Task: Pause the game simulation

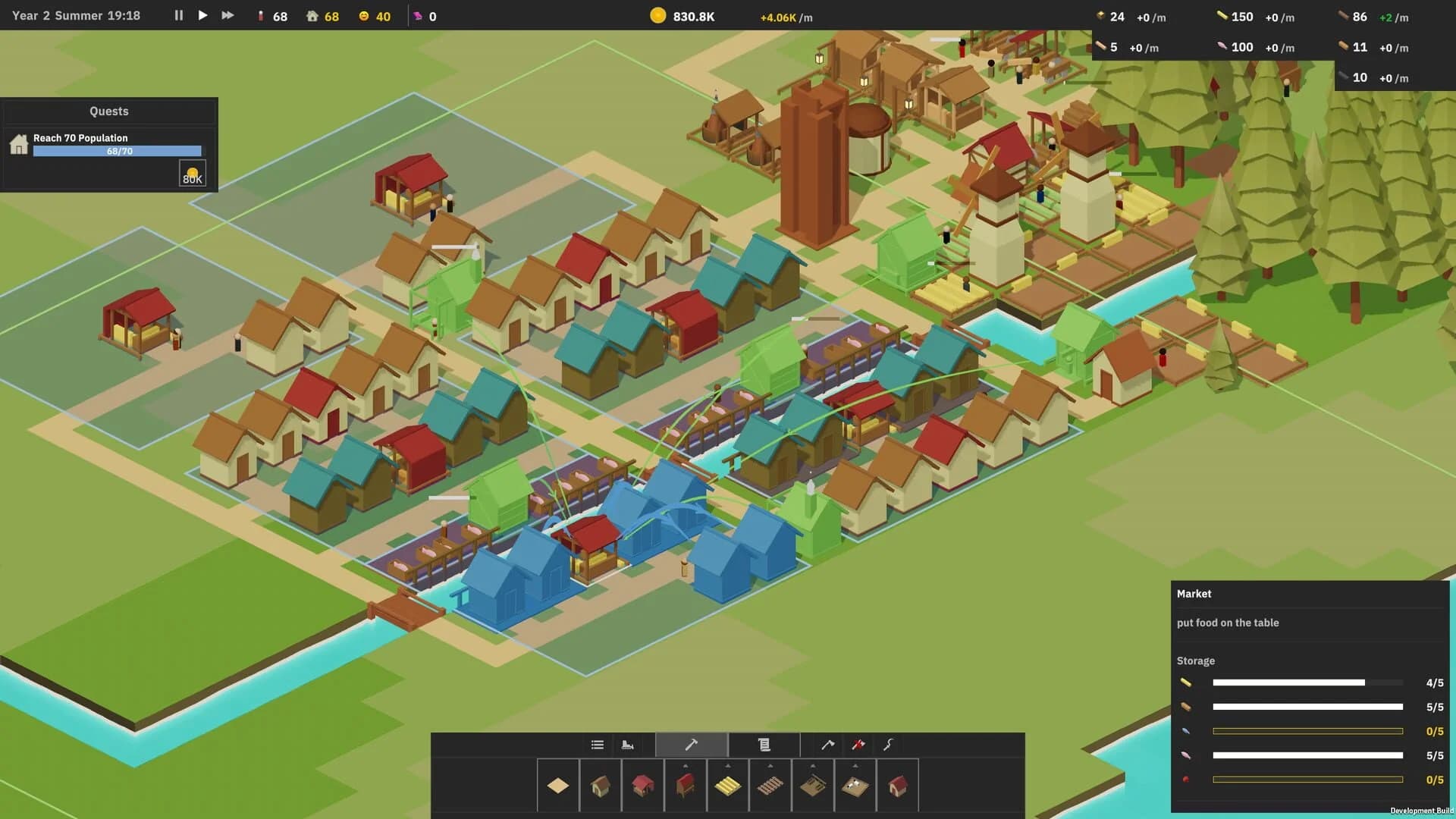Action: coord(178,15)
